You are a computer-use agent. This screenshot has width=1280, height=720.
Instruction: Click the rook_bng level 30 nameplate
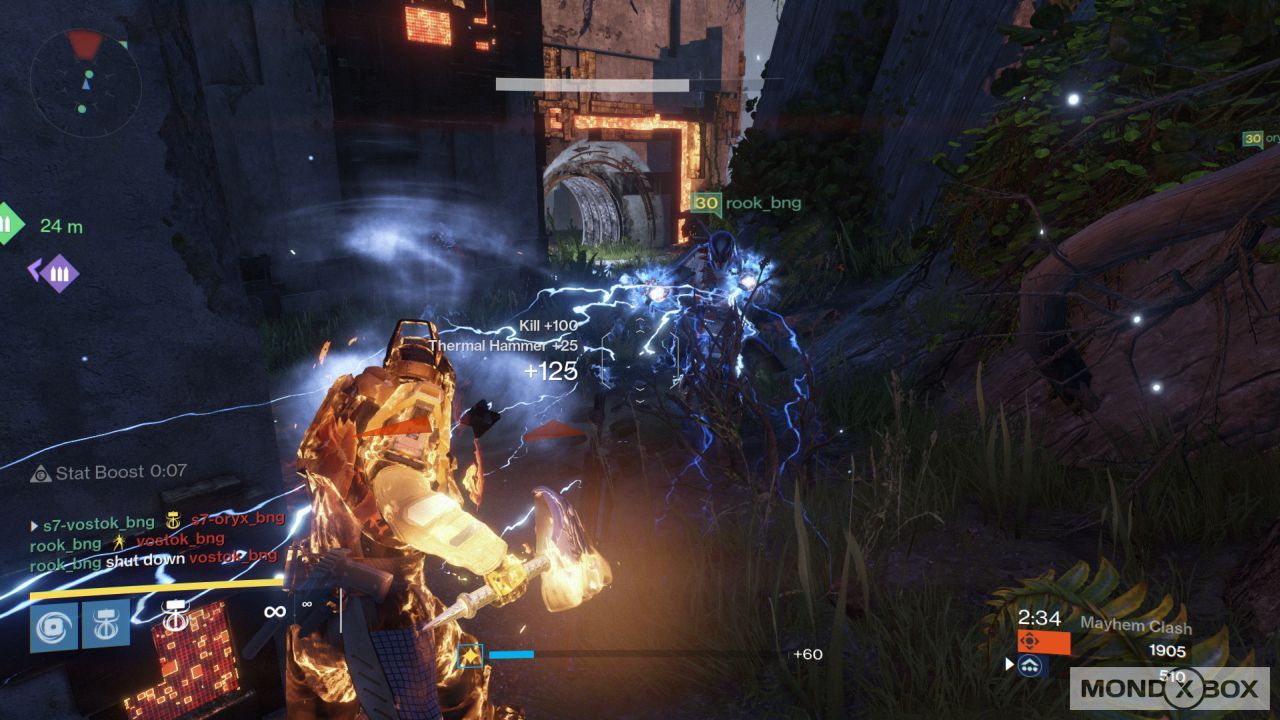point(746,204)
